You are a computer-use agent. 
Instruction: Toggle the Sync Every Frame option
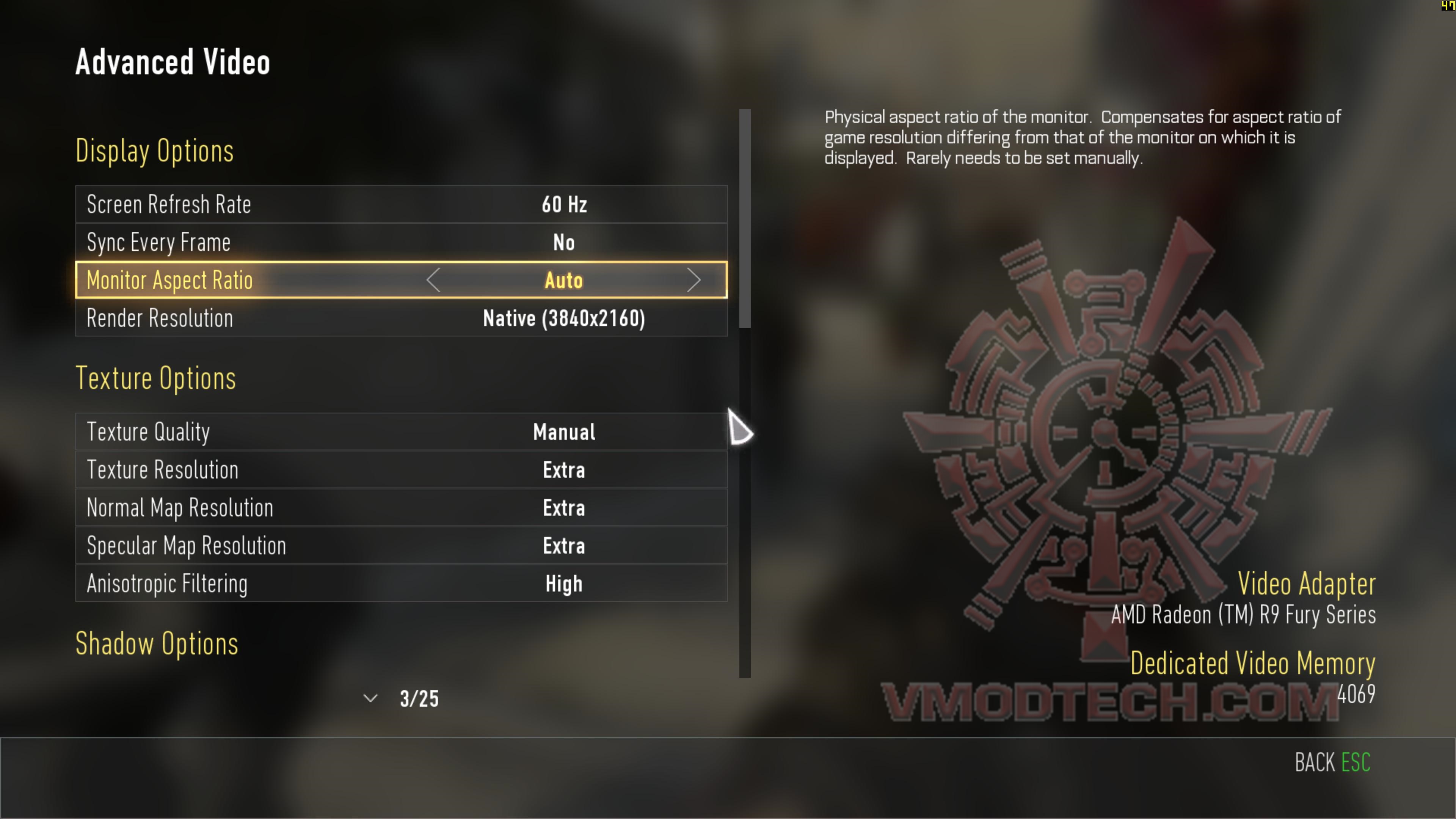(x=401, y=243)
